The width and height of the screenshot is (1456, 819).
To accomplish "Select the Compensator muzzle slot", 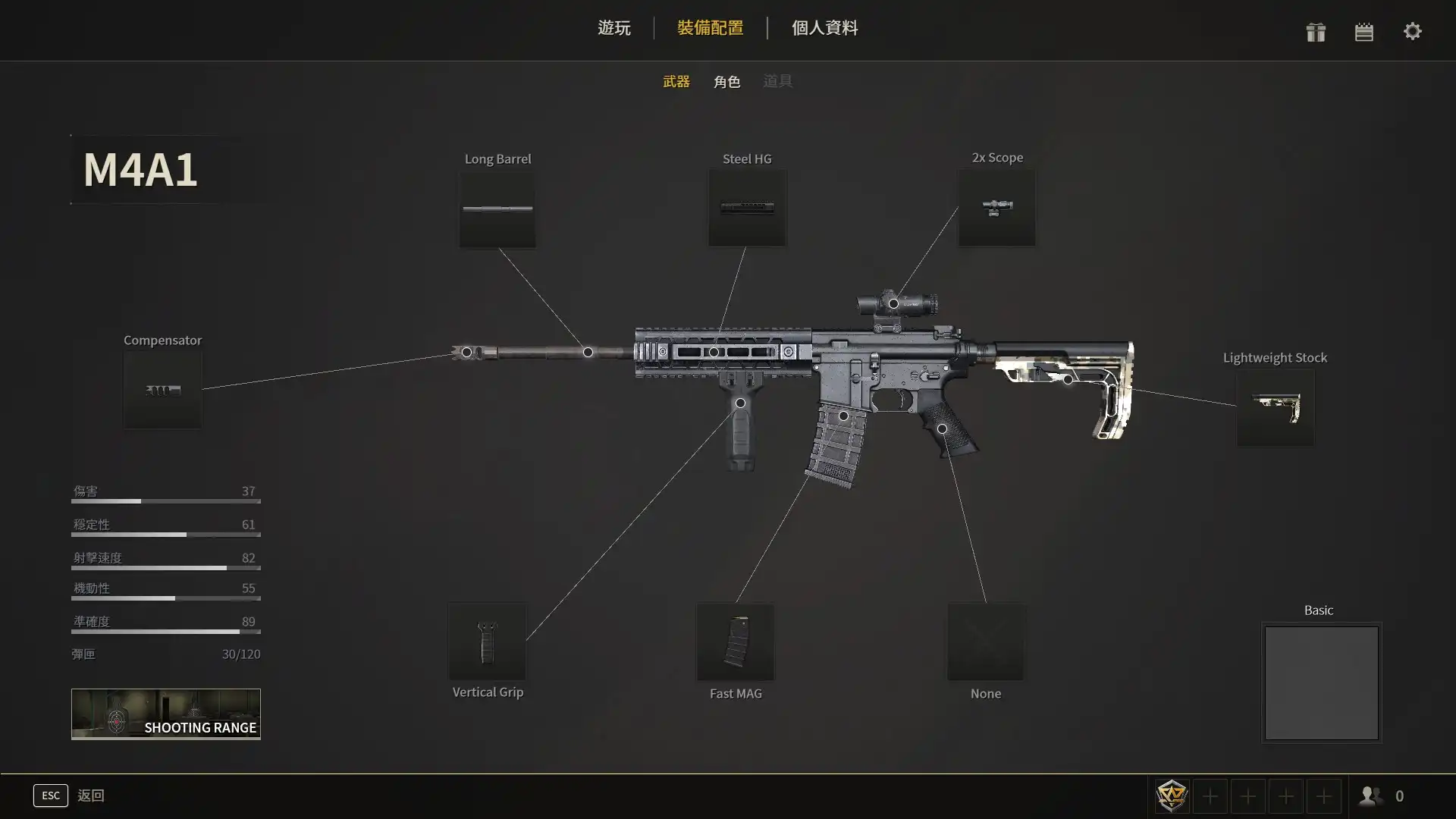I will [x=163, y=391].
